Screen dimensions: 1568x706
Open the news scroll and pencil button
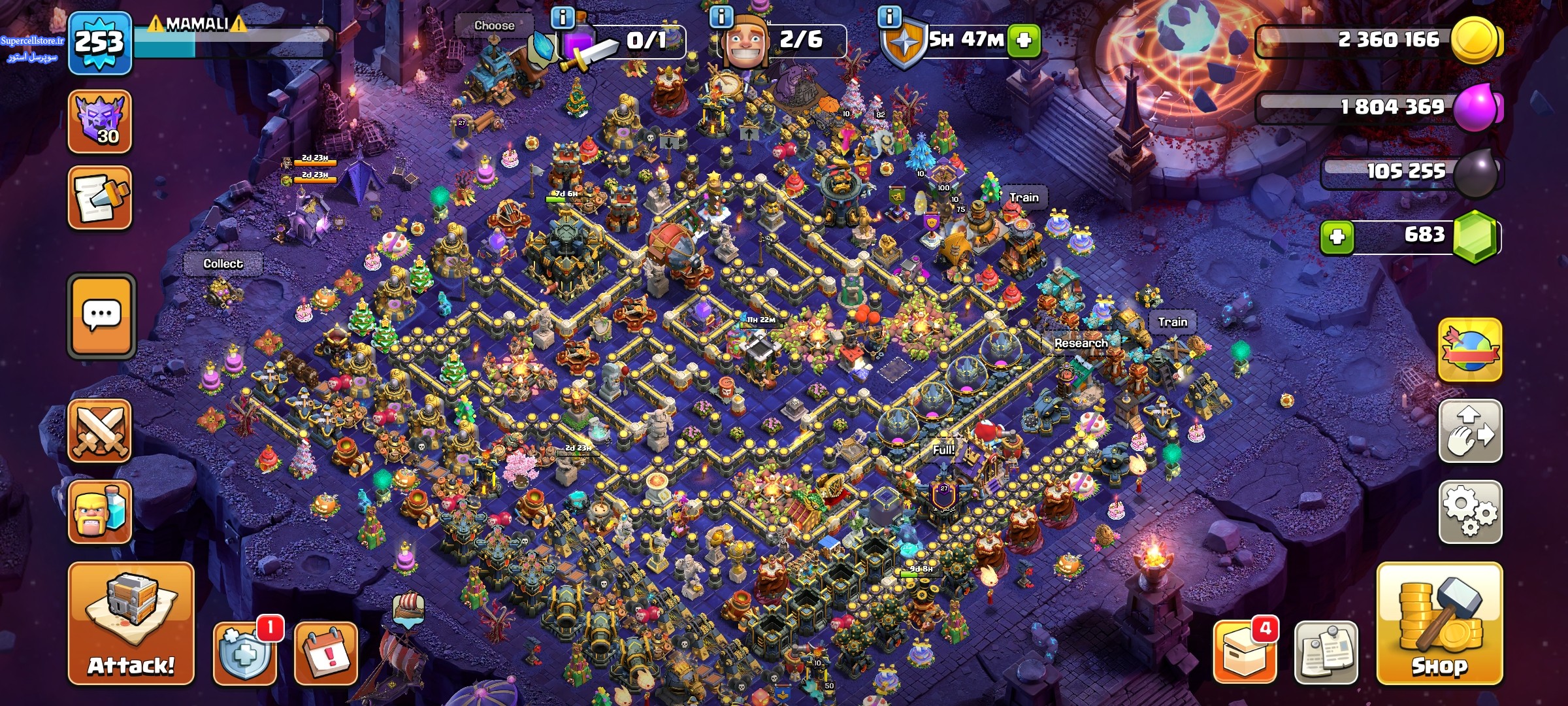coord(100,197)
